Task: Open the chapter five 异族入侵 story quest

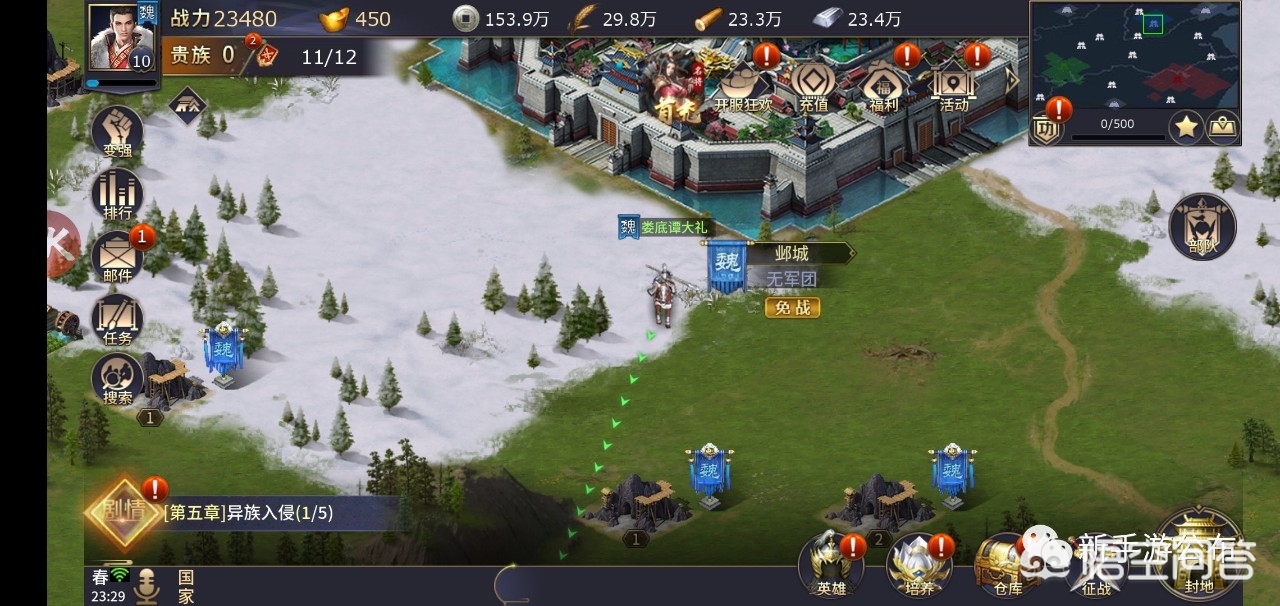Action: tap(250, 514)
